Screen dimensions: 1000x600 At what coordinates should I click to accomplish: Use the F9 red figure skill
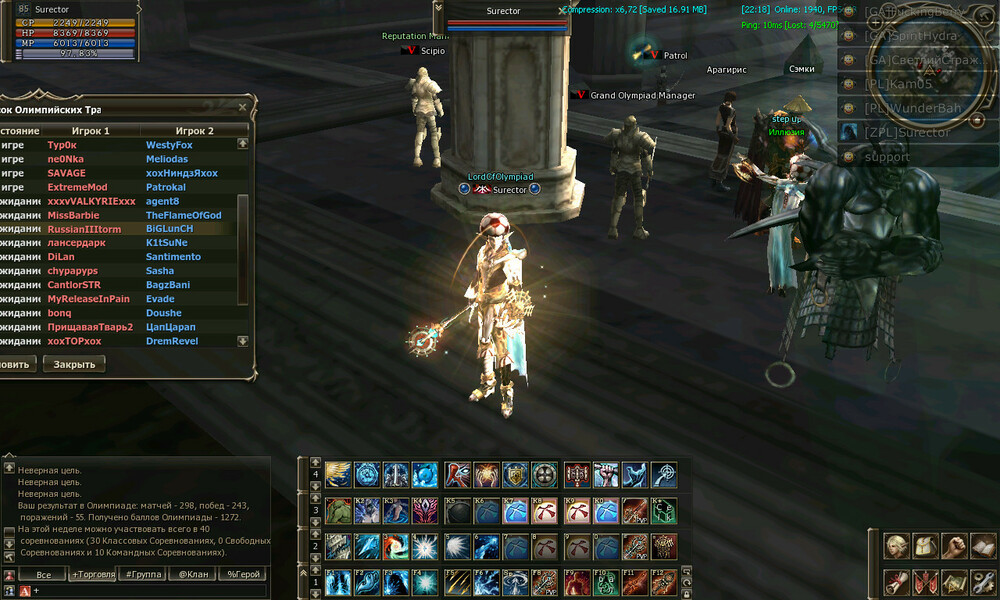pos(577,582)
